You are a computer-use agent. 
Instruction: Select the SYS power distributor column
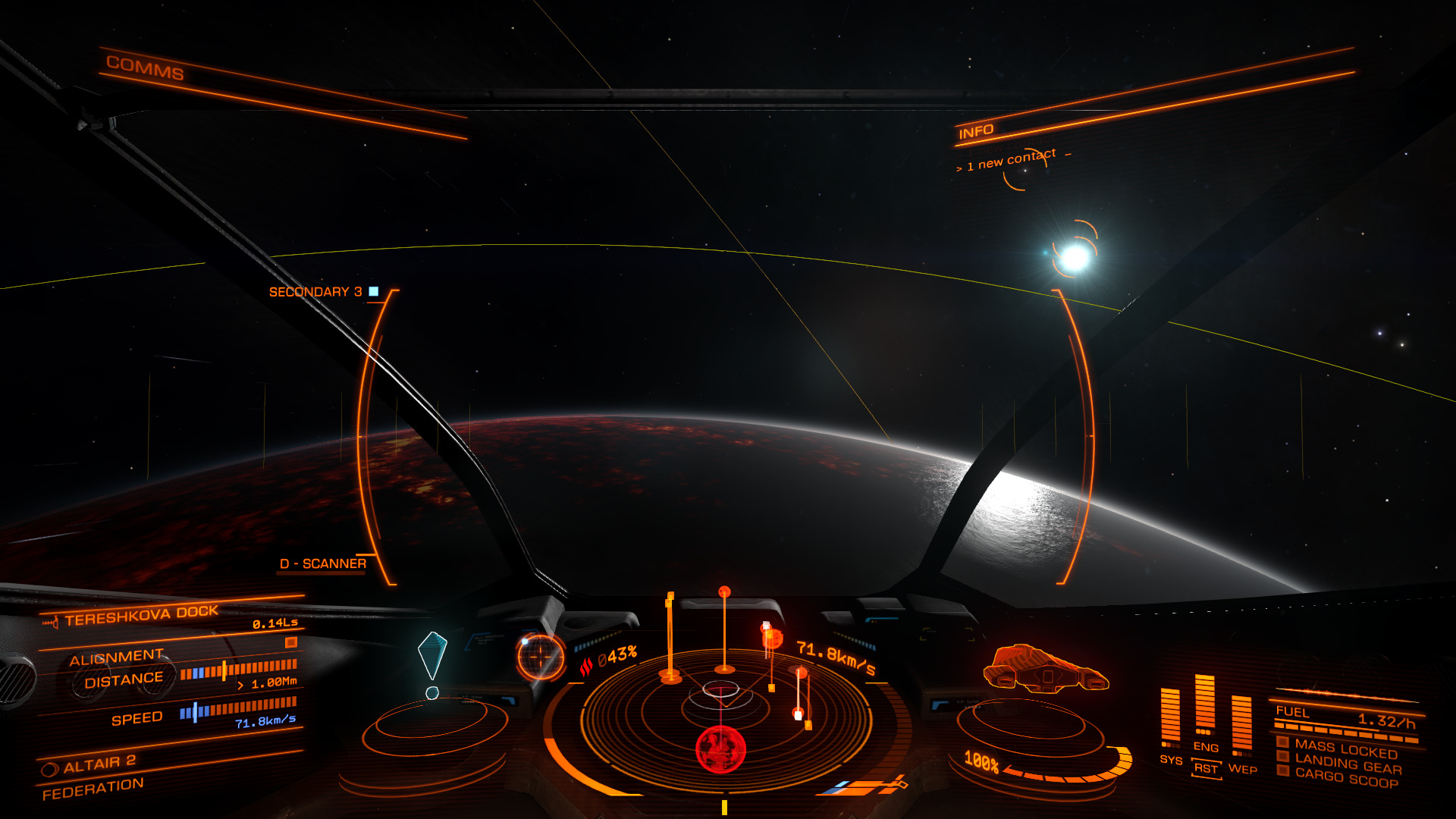click(1170, 717)
